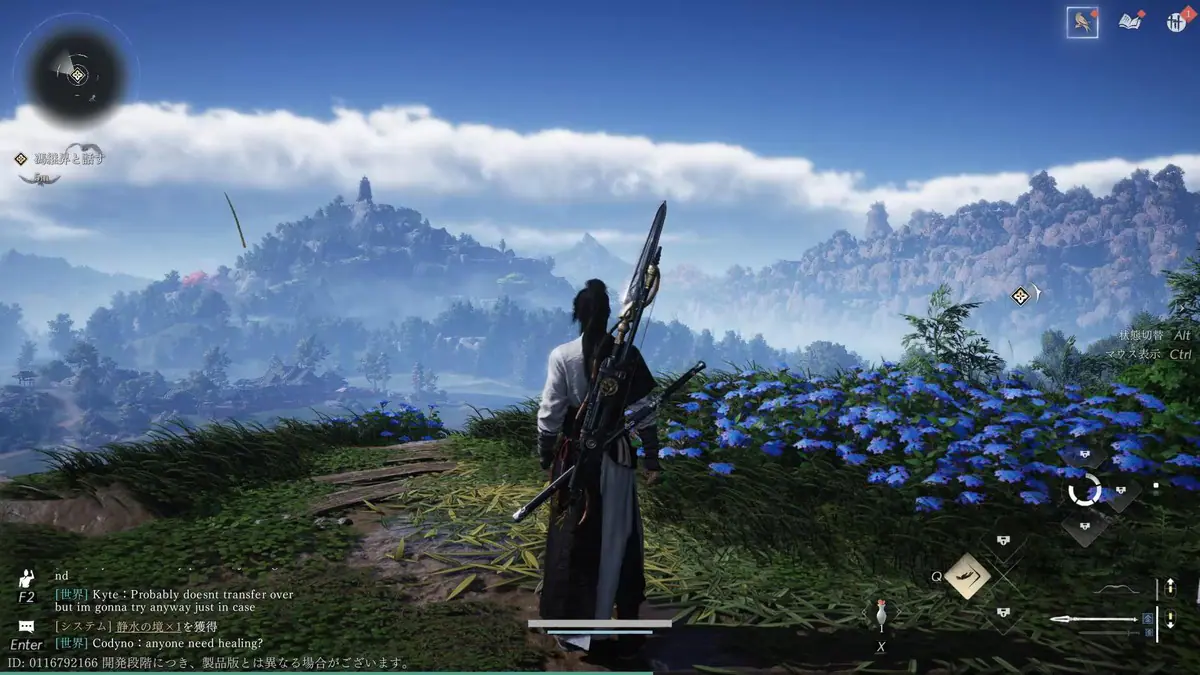The width and height of the screenshot is (1200, 675).
Task: Open the open-book journal icon
Action: click(1131, 22)
